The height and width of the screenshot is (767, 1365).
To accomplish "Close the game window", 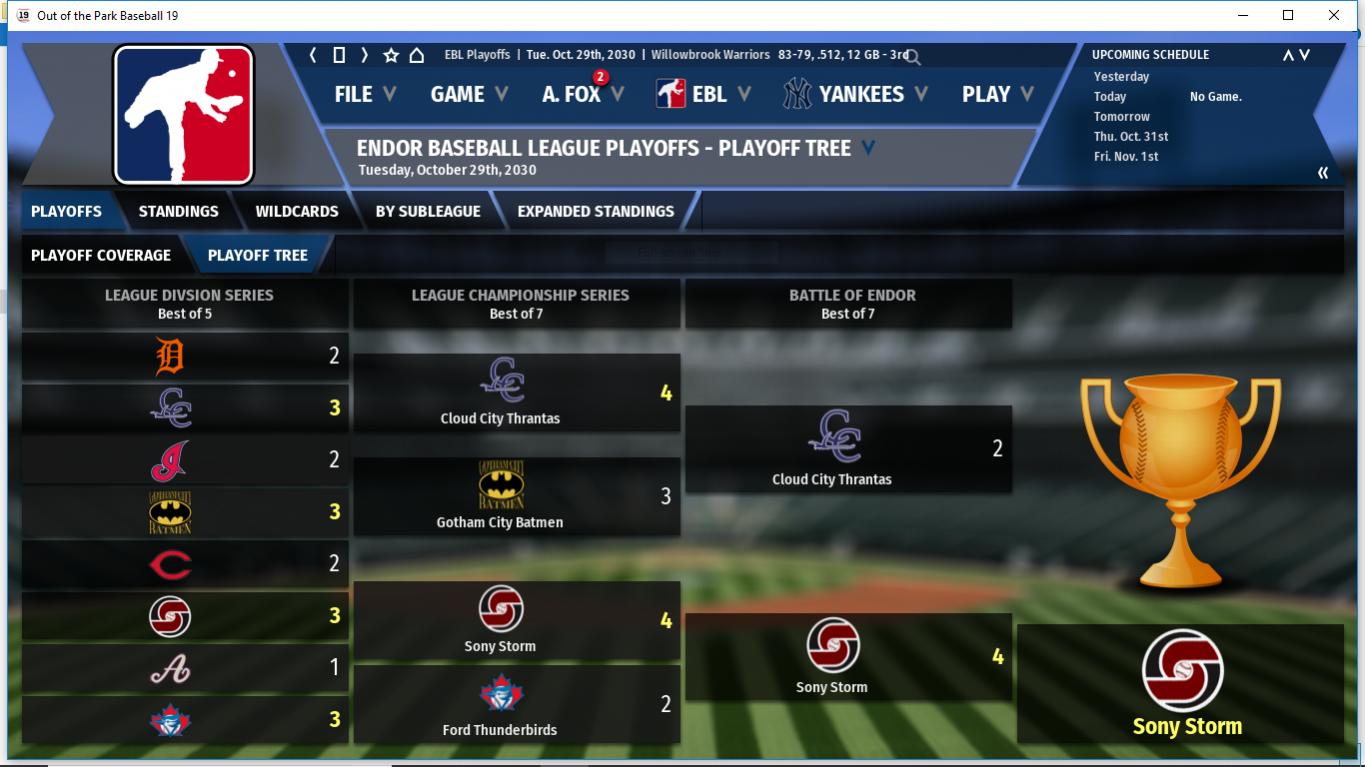I will point(1333,15).
